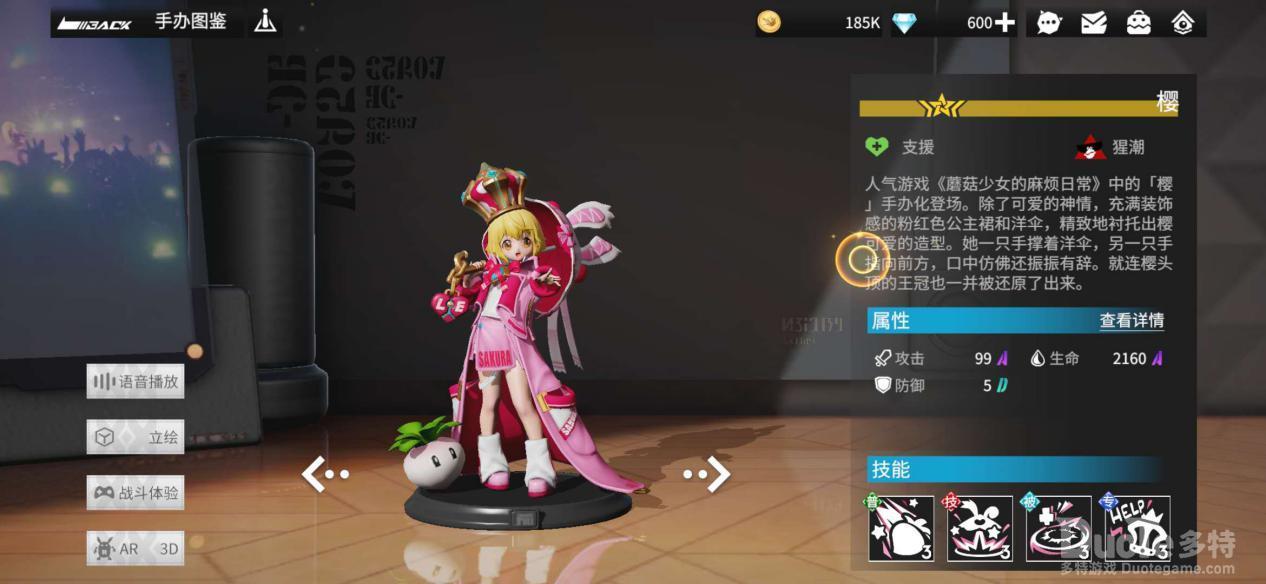Click the glowing orange circle marker
The image size is (1266, 584).
861,260
